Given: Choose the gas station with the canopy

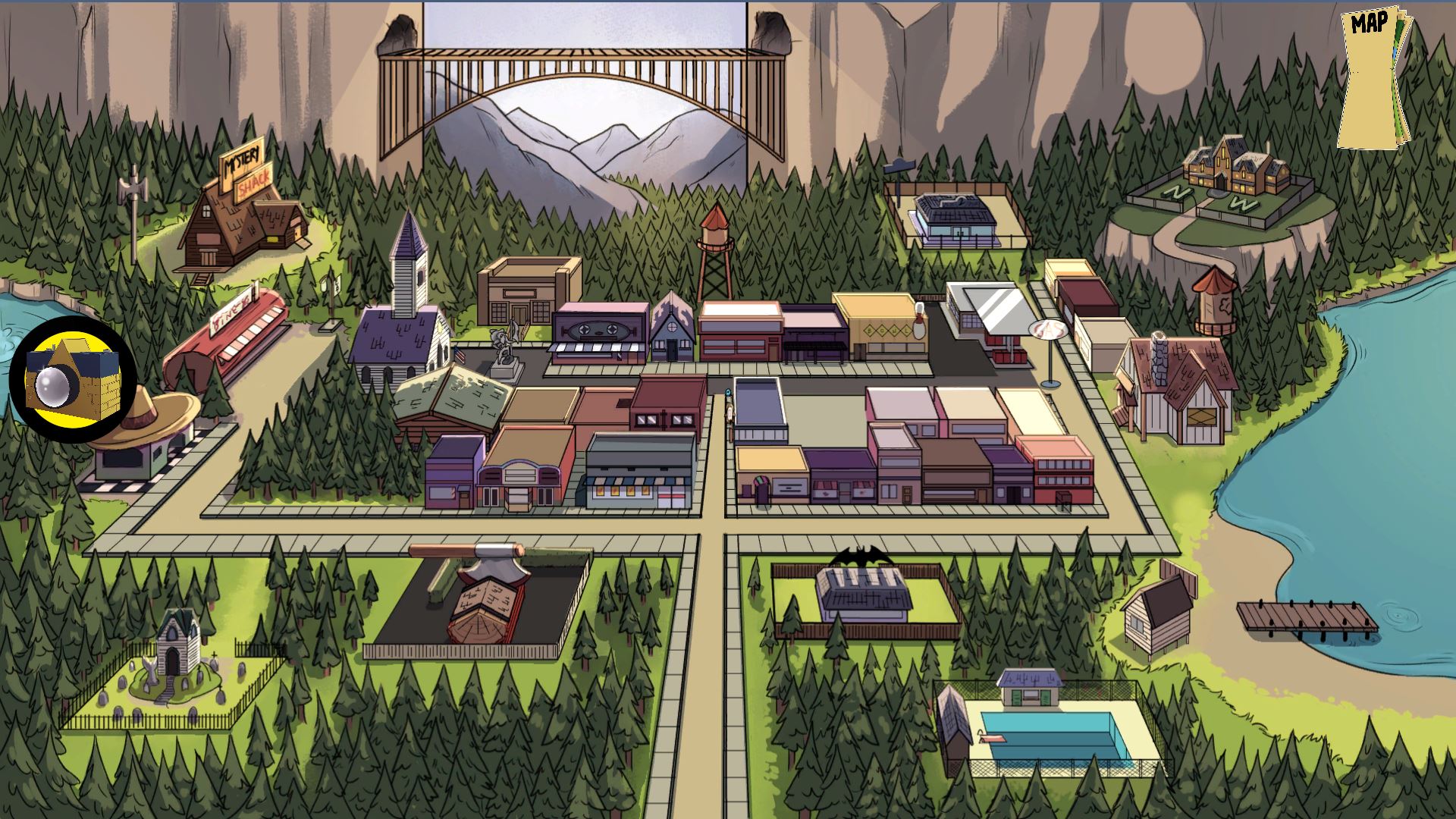Looking at the screenshot, I should tap(989, 315).
